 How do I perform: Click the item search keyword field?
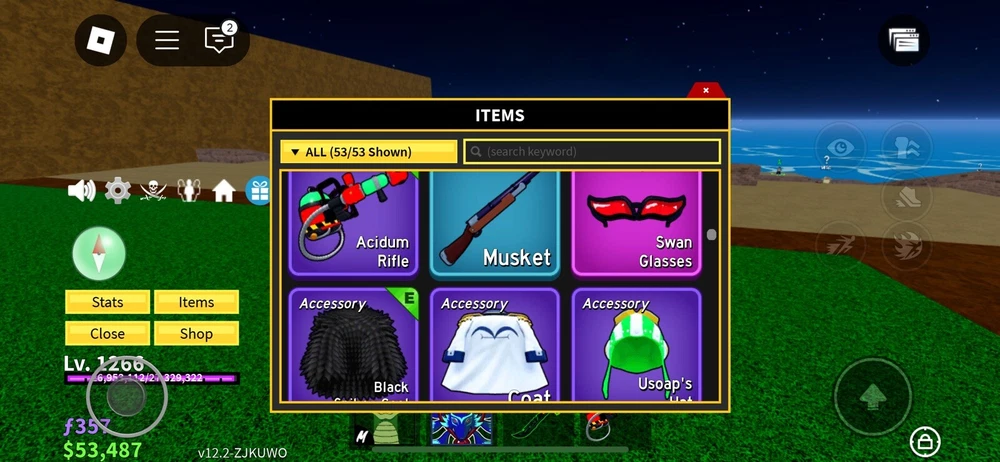point(592,152)
